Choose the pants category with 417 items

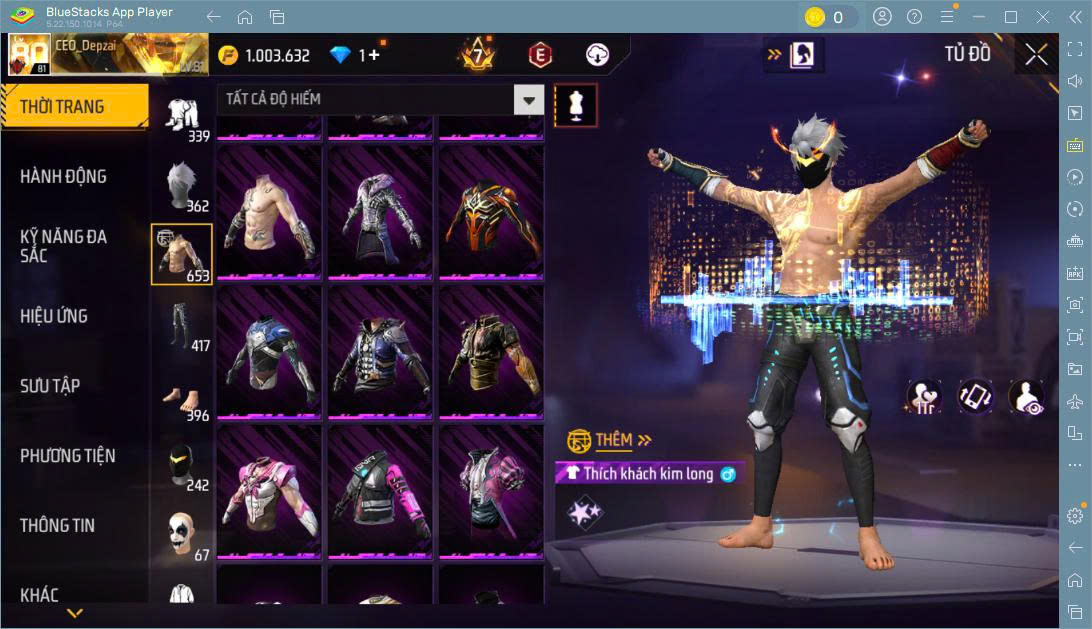coord(181,325)
